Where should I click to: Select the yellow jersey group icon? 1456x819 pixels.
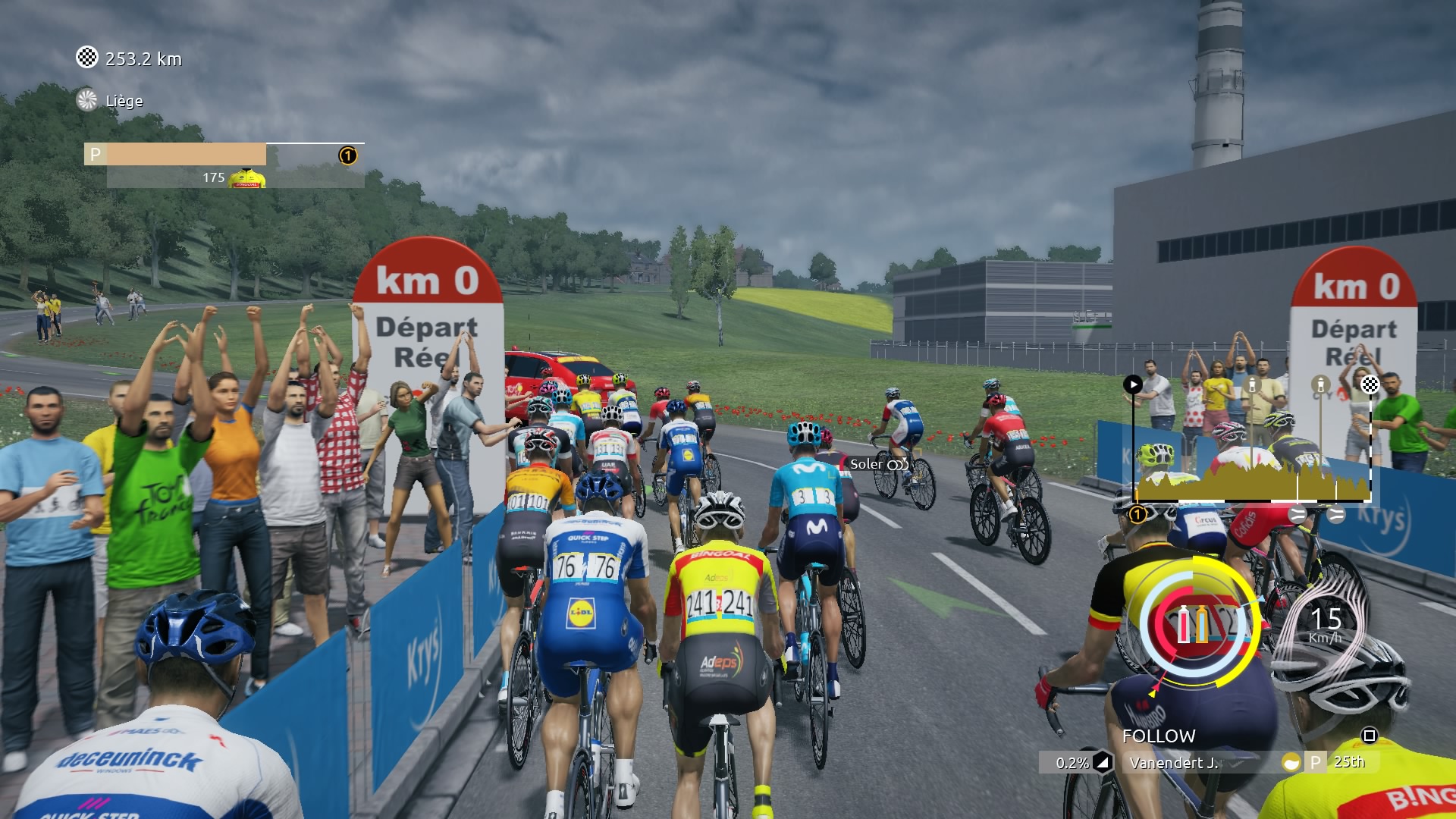point(247,178)
